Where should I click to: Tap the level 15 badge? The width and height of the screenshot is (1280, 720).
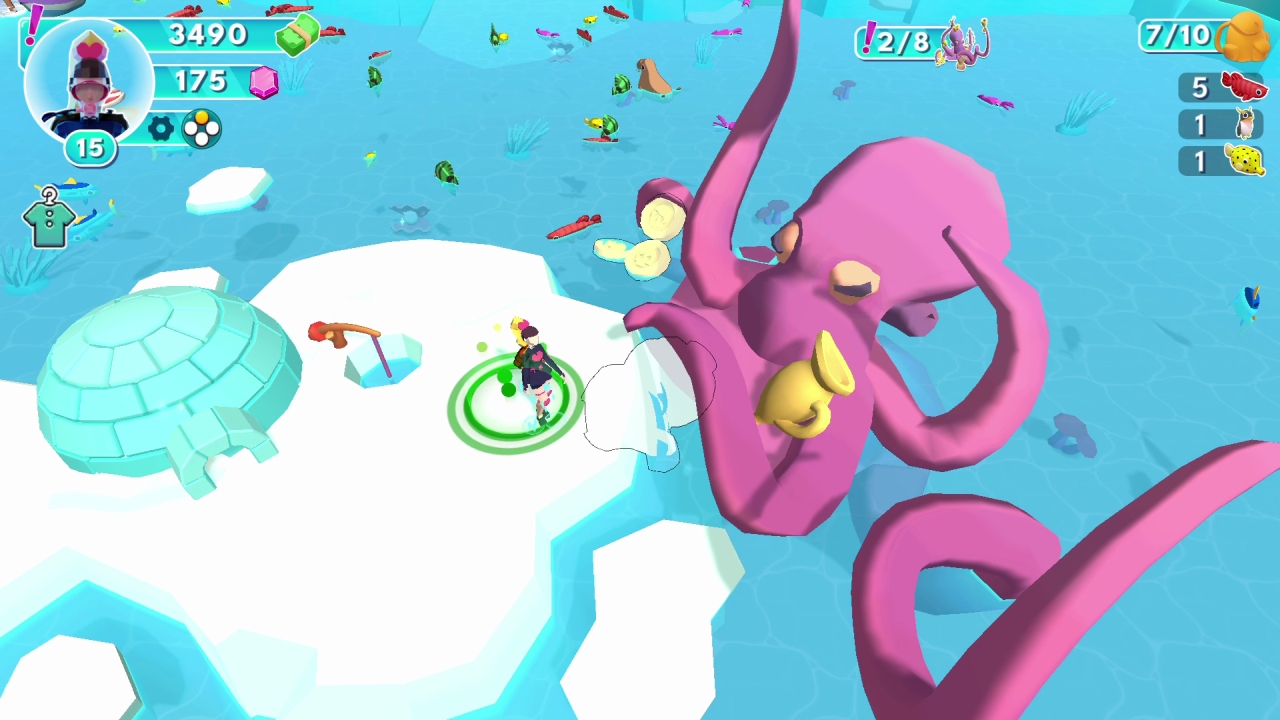89,148
